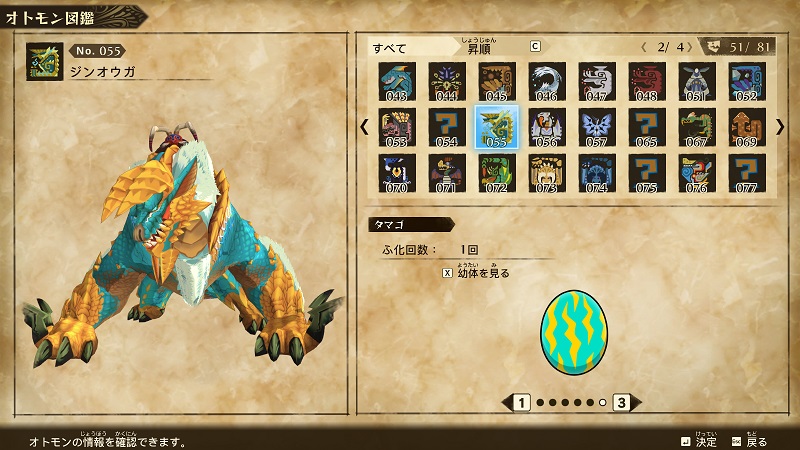Choose monster entry No. 074
Viewport: 800px width, 450px height.
pos(597,172)
